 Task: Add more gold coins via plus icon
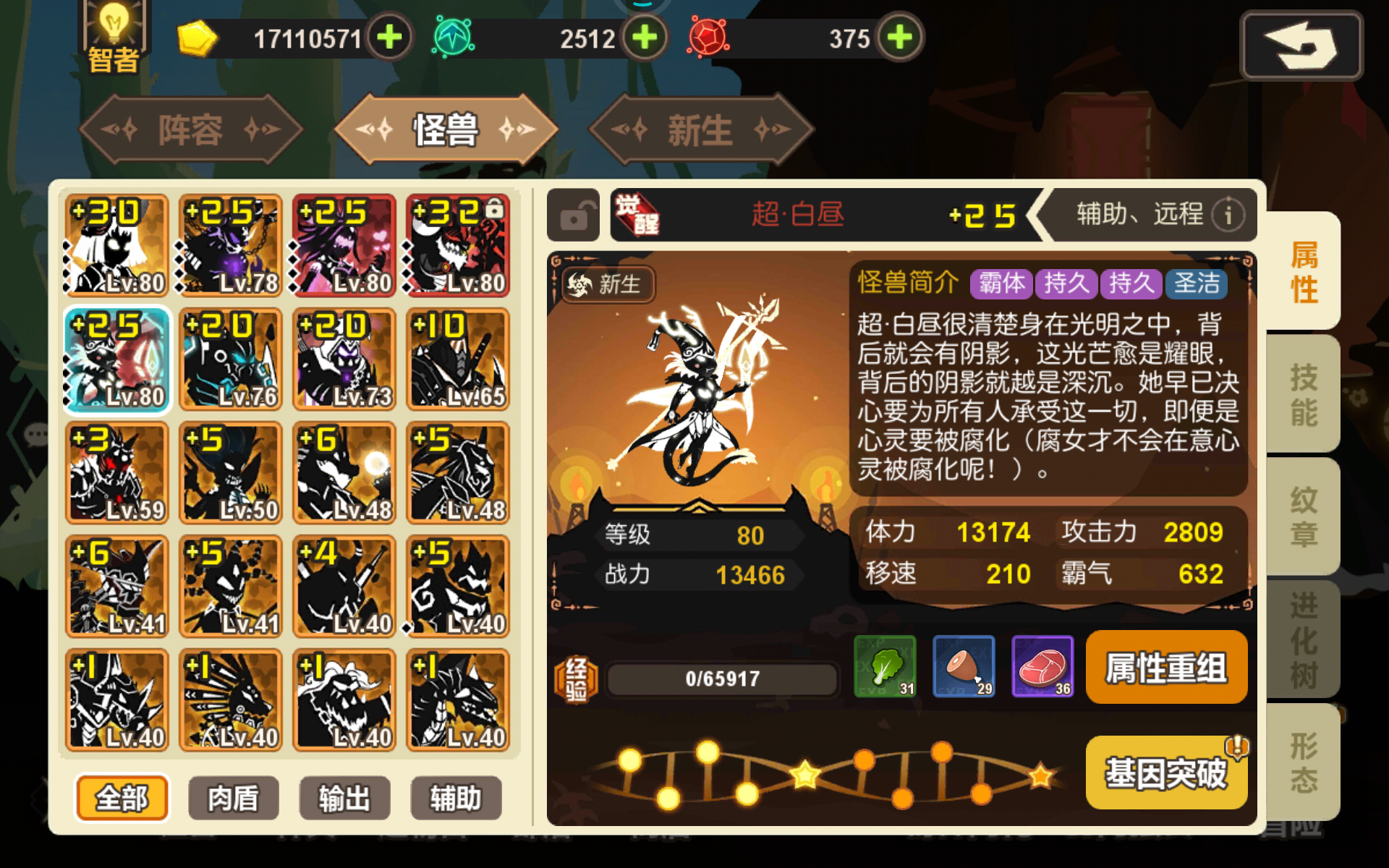pos(389,38)
